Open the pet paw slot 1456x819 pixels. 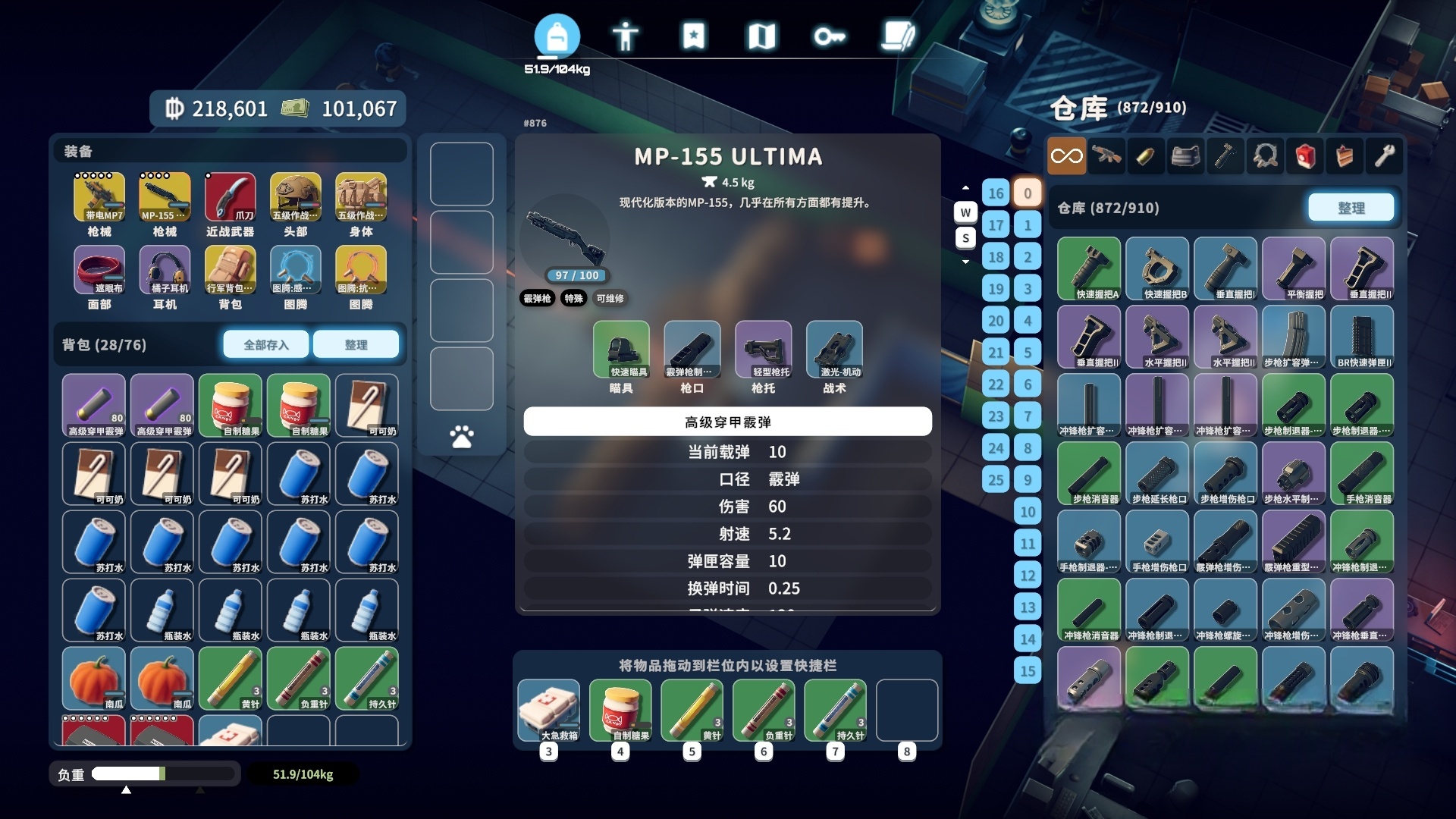(461, 437)
